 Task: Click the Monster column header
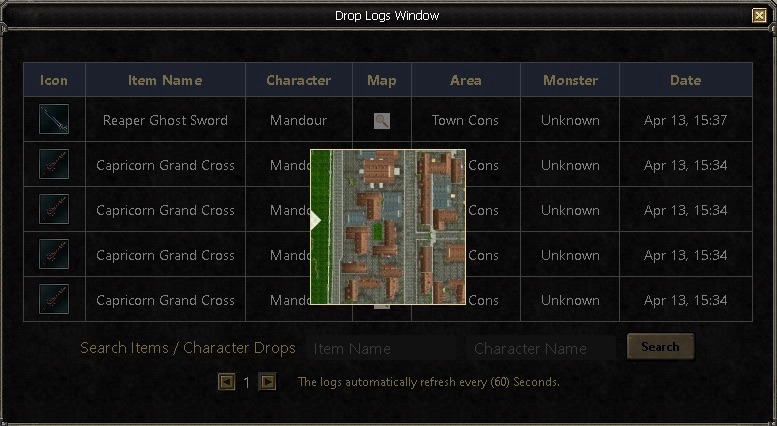[570, 80]
